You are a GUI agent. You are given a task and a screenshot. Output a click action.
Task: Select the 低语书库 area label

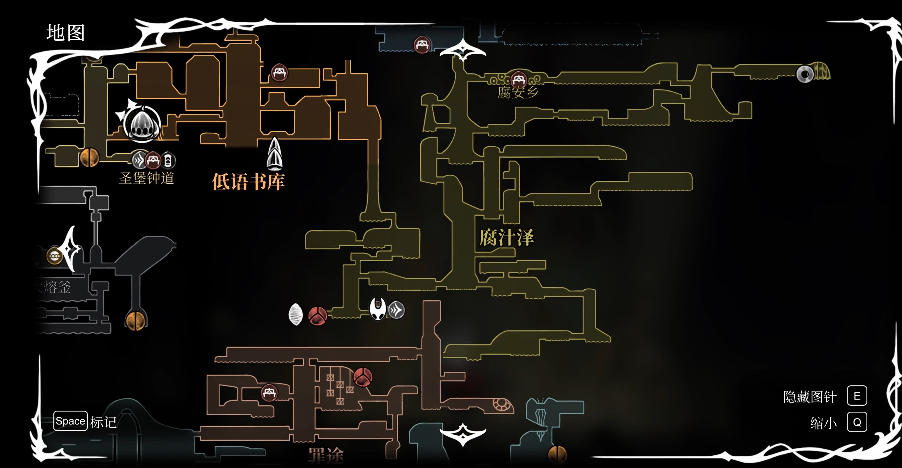pyautogui.click(x=249, y=181)
